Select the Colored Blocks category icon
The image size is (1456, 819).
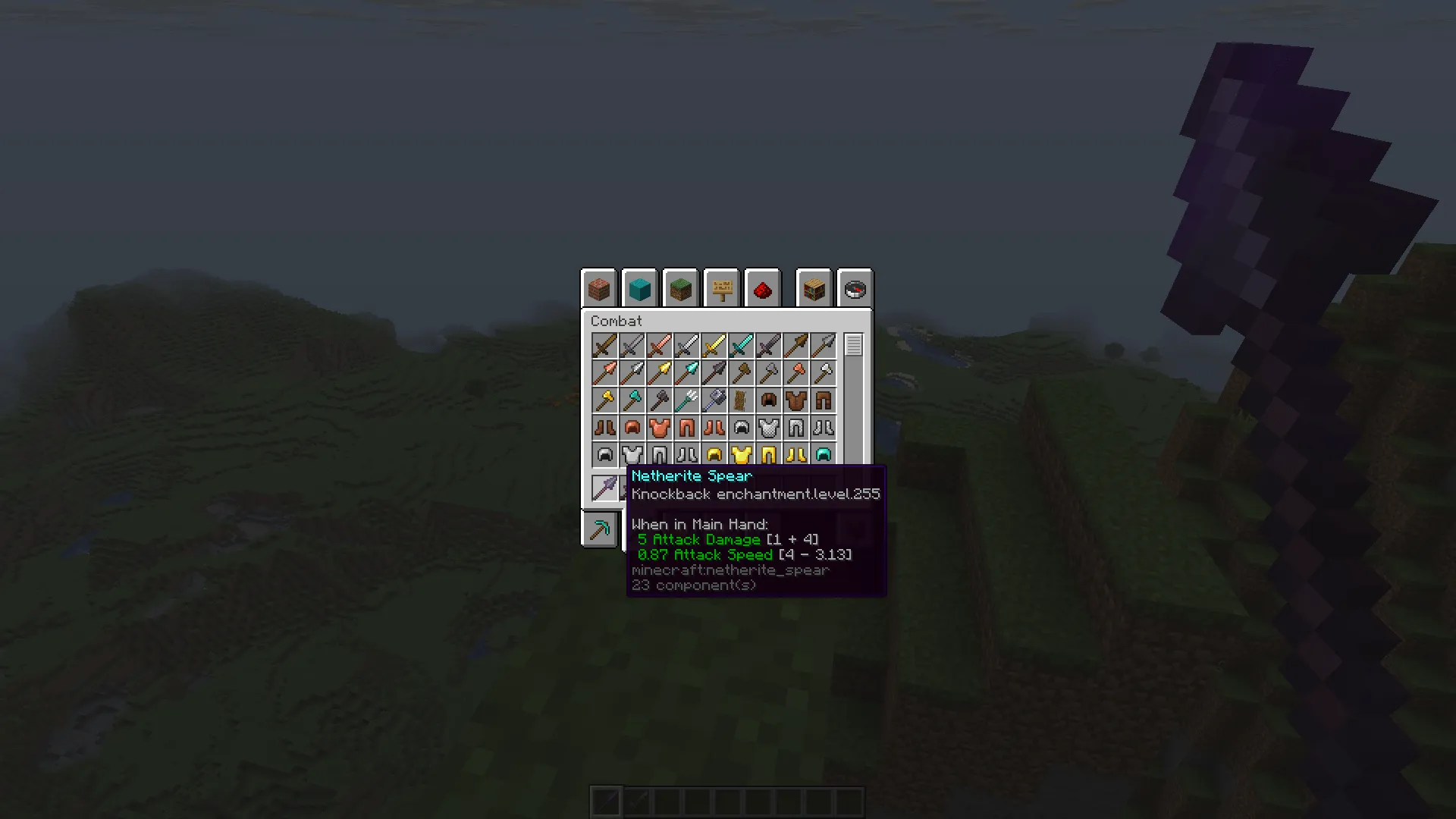coord(639,288)
